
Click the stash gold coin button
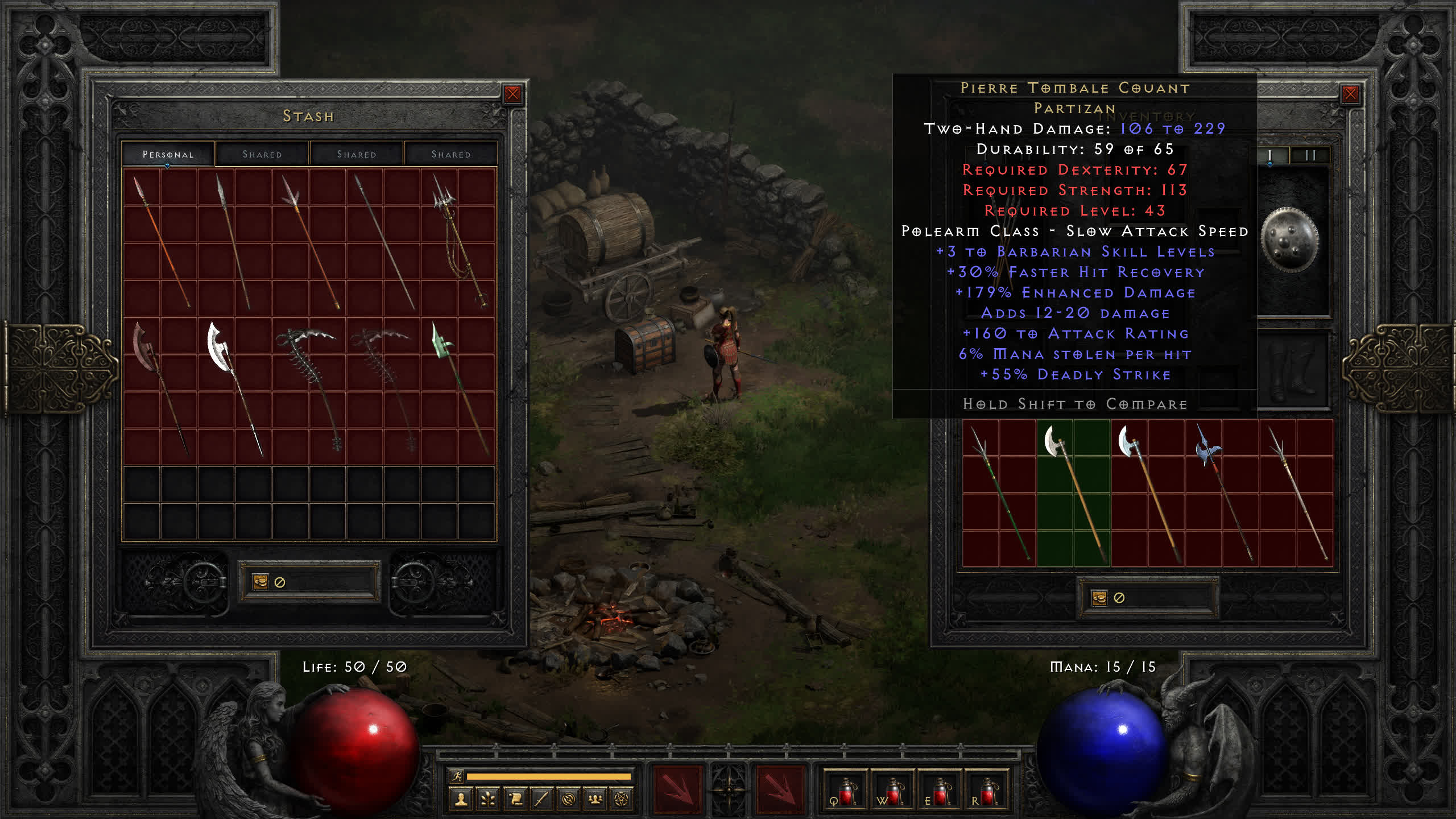[x=260, y=581]
